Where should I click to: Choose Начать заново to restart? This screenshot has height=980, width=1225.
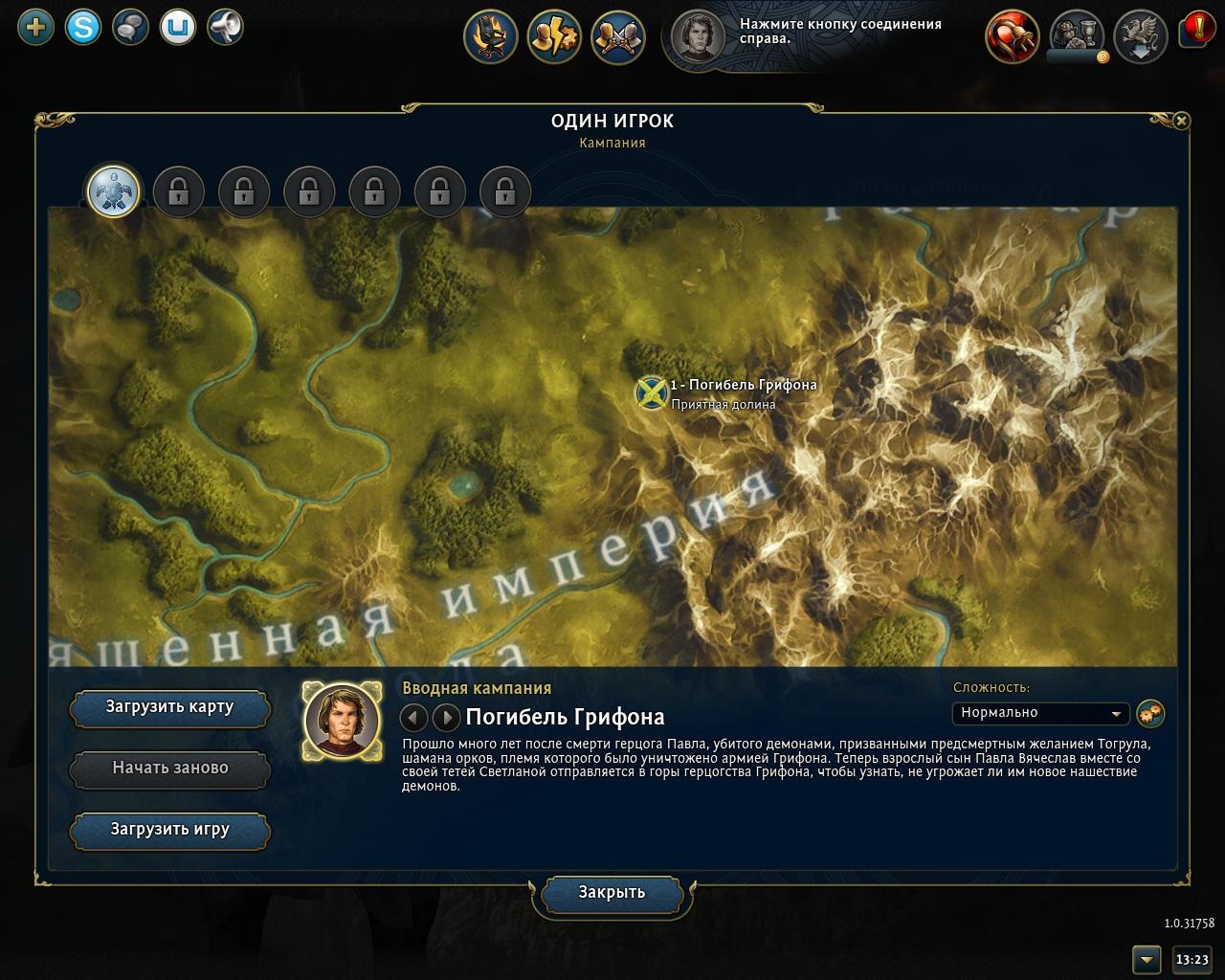(x=169, y=768)
